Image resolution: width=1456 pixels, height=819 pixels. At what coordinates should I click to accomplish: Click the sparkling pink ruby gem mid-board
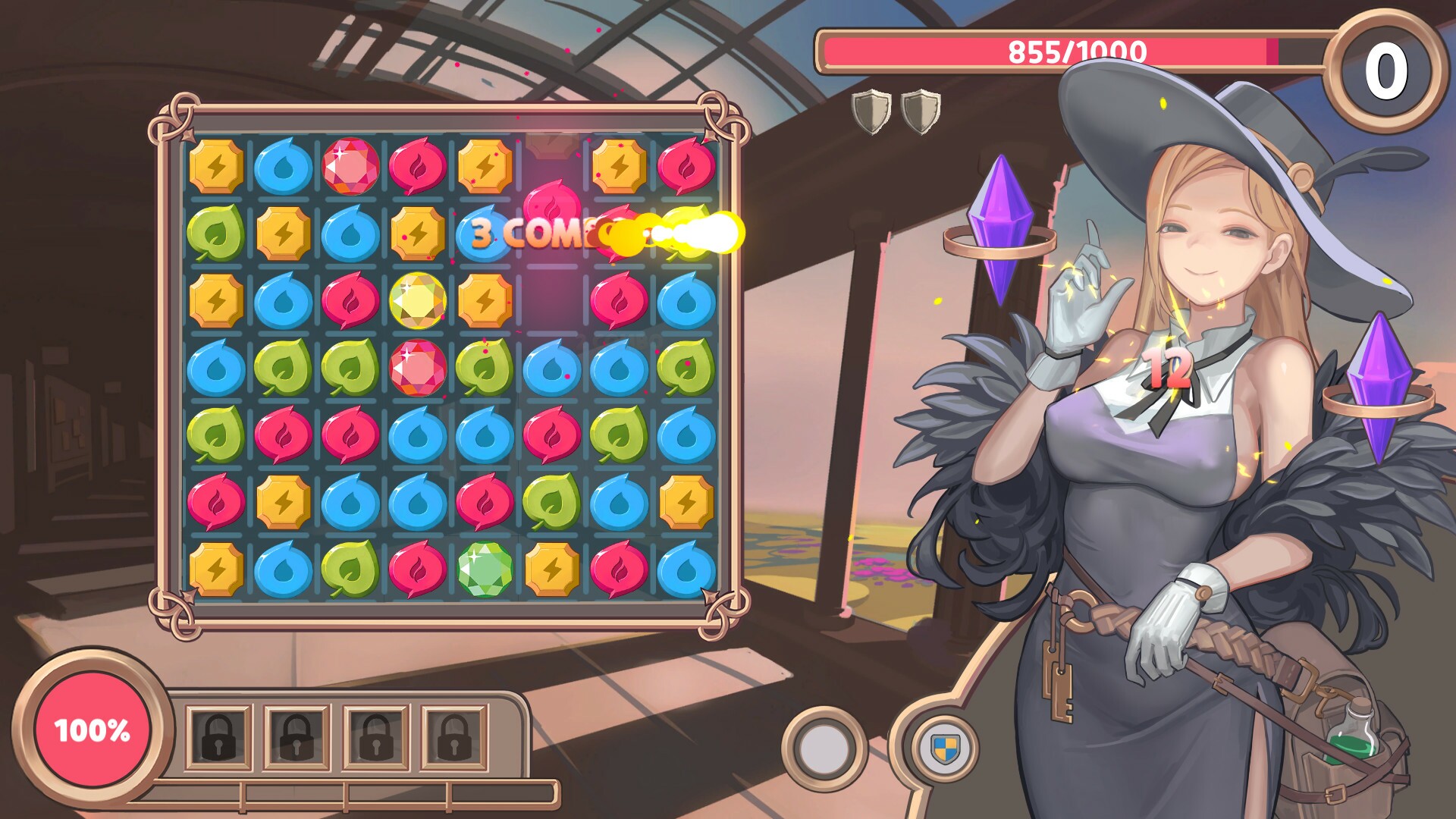pos(415,369)
